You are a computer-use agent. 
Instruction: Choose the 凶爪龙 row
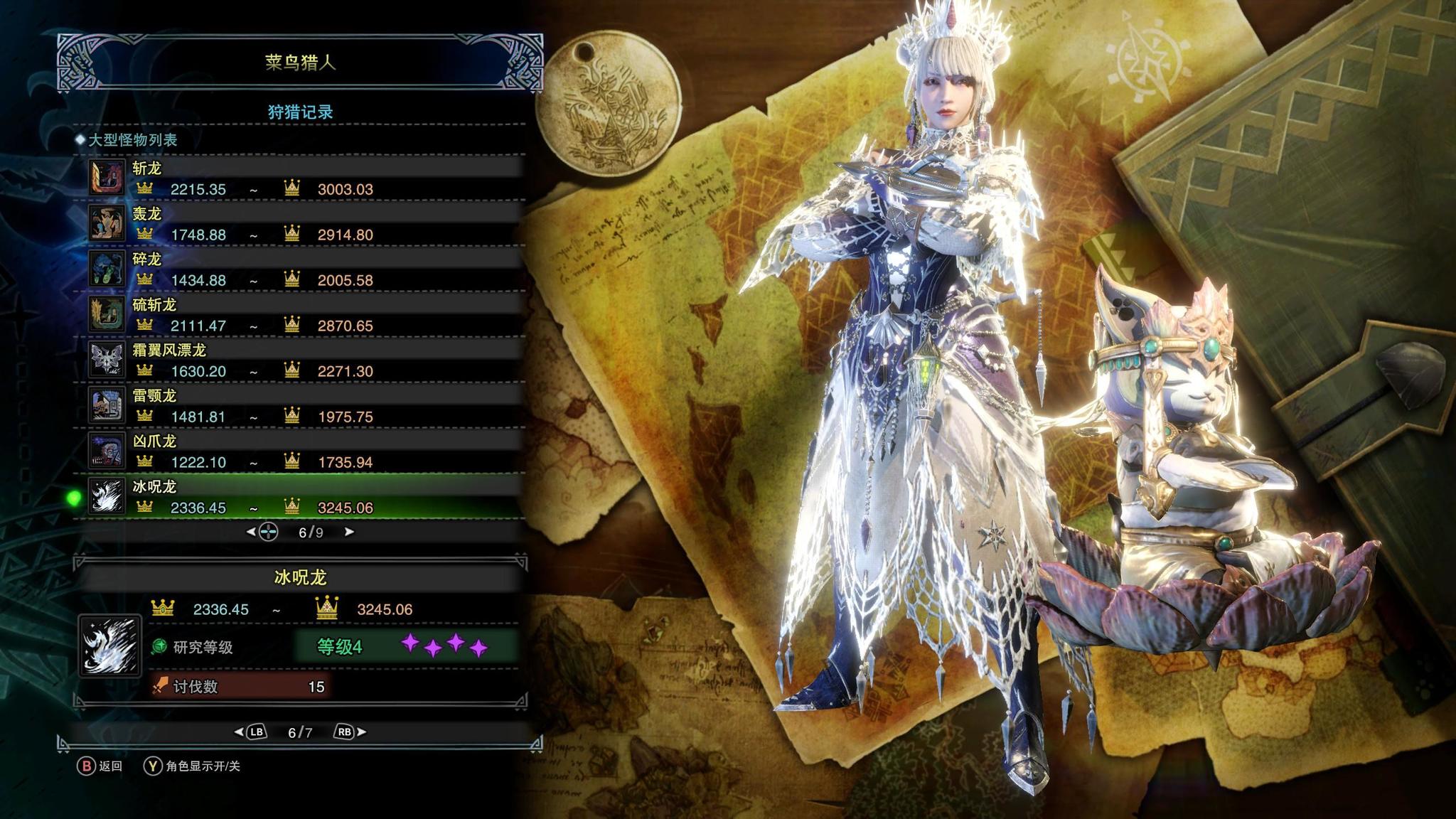tap(306, 451)
